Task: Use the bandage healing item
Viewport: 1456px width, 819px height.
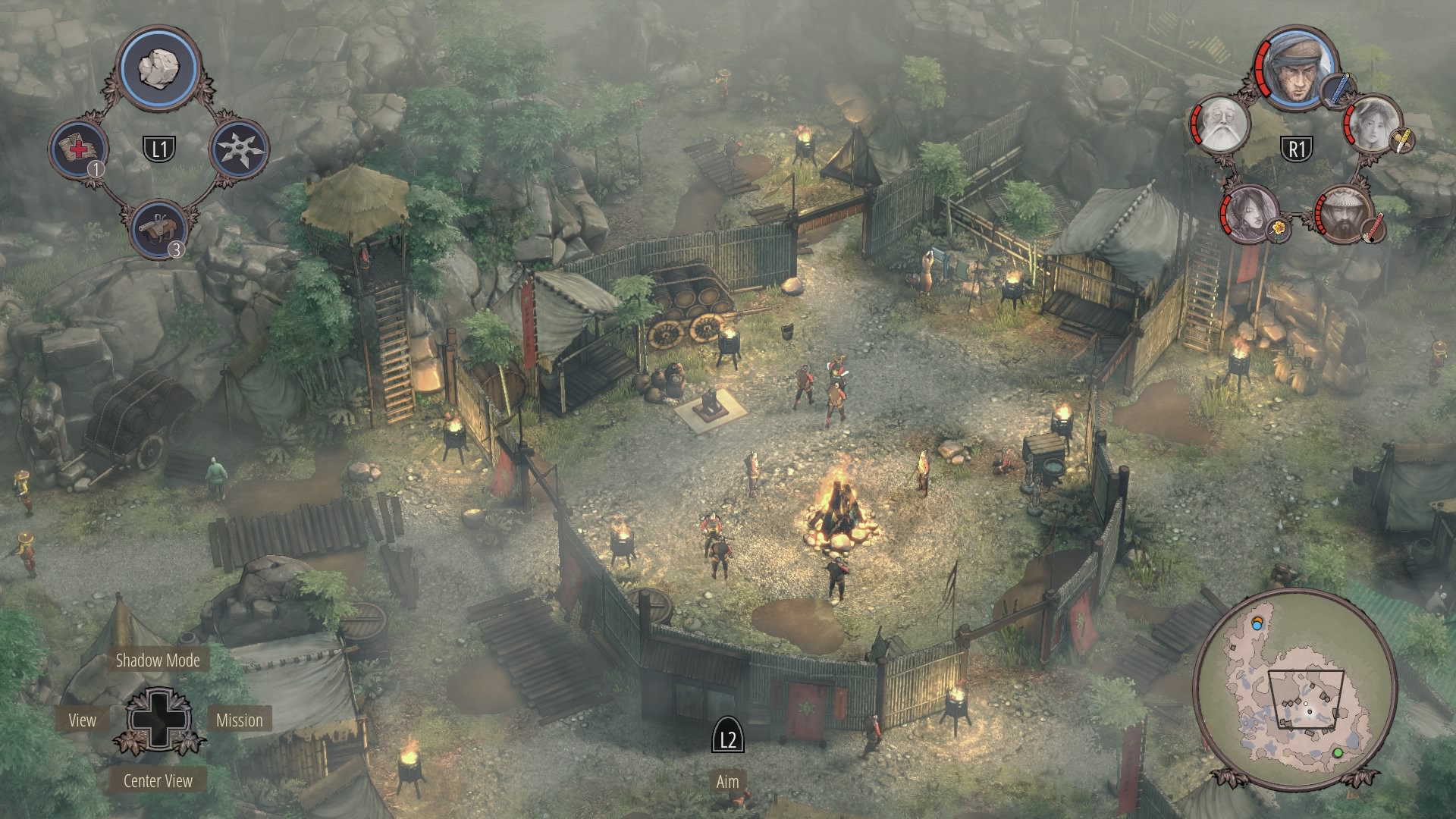Action: tap(79, 148)
